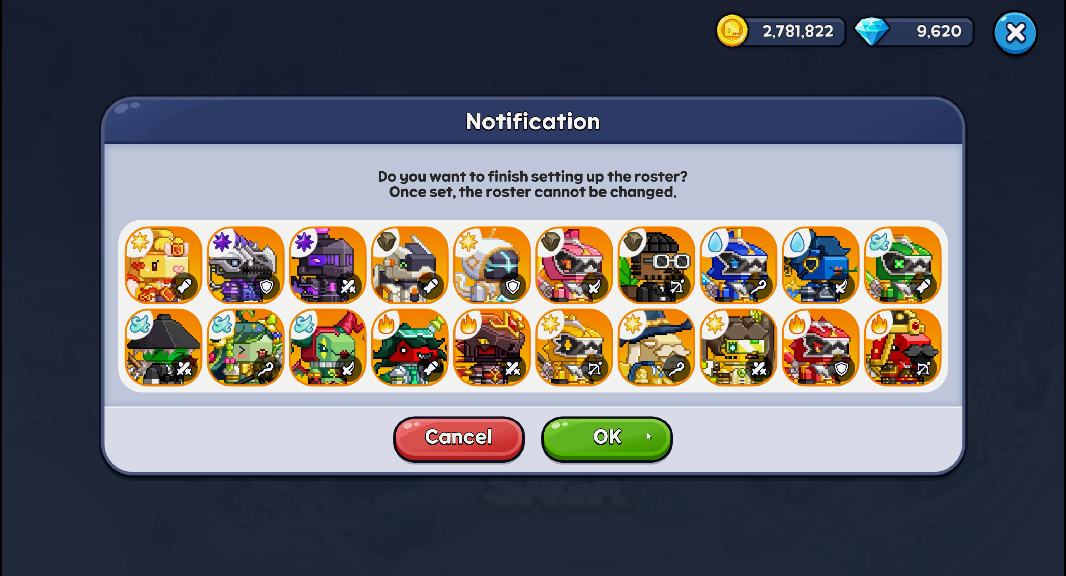Select the green dinosaur-helmet hero
Screen dimensions: 1066x576
click(902, 265)
